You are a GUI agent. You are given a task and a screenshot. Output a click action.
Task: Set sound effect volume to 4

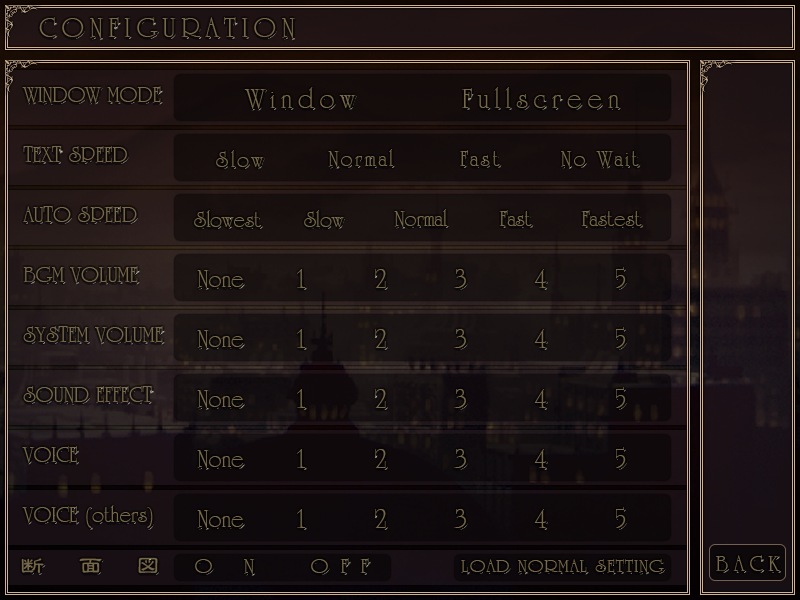[x=540, y=400]
